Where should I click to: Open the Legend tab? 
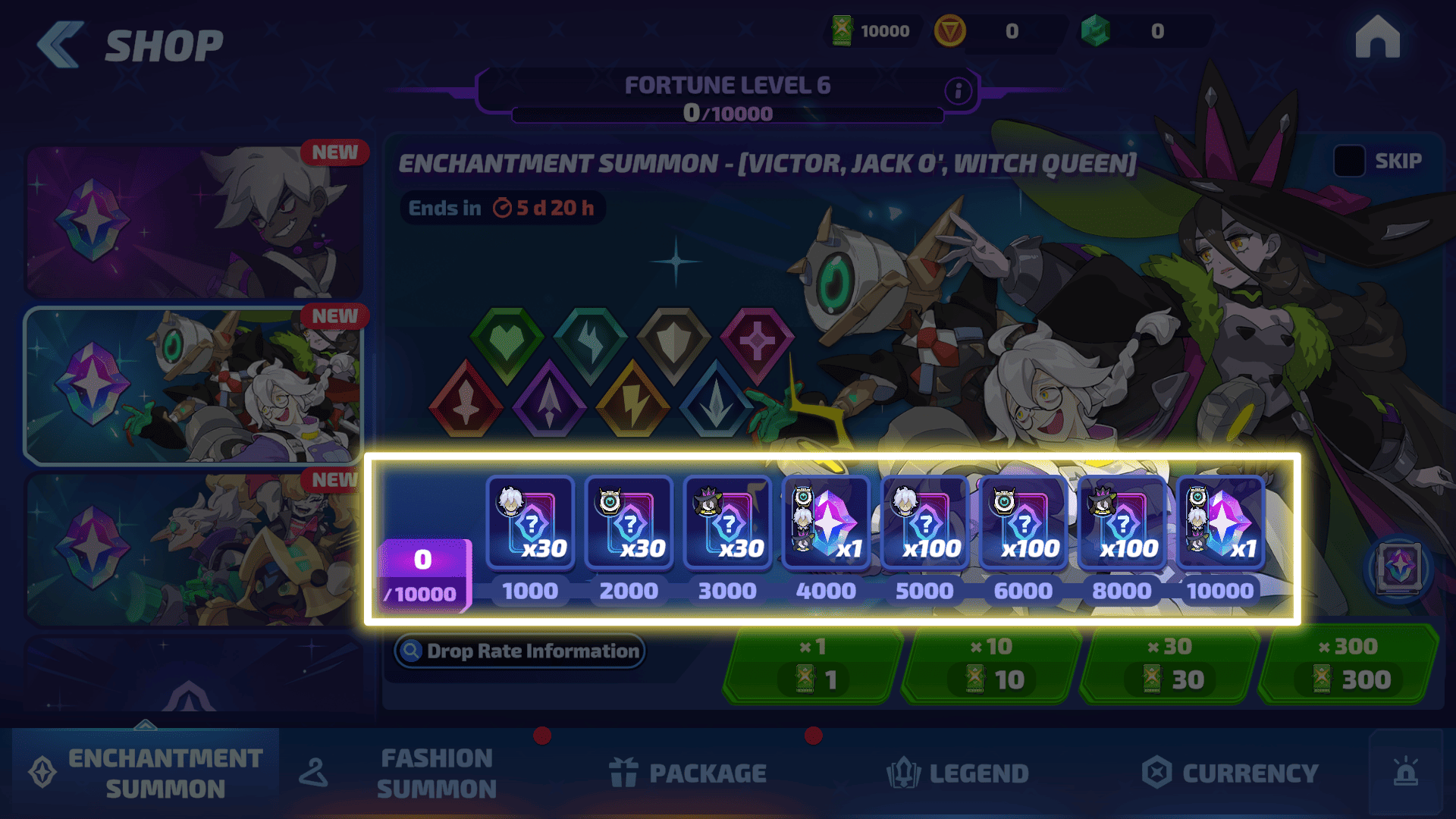958,773
